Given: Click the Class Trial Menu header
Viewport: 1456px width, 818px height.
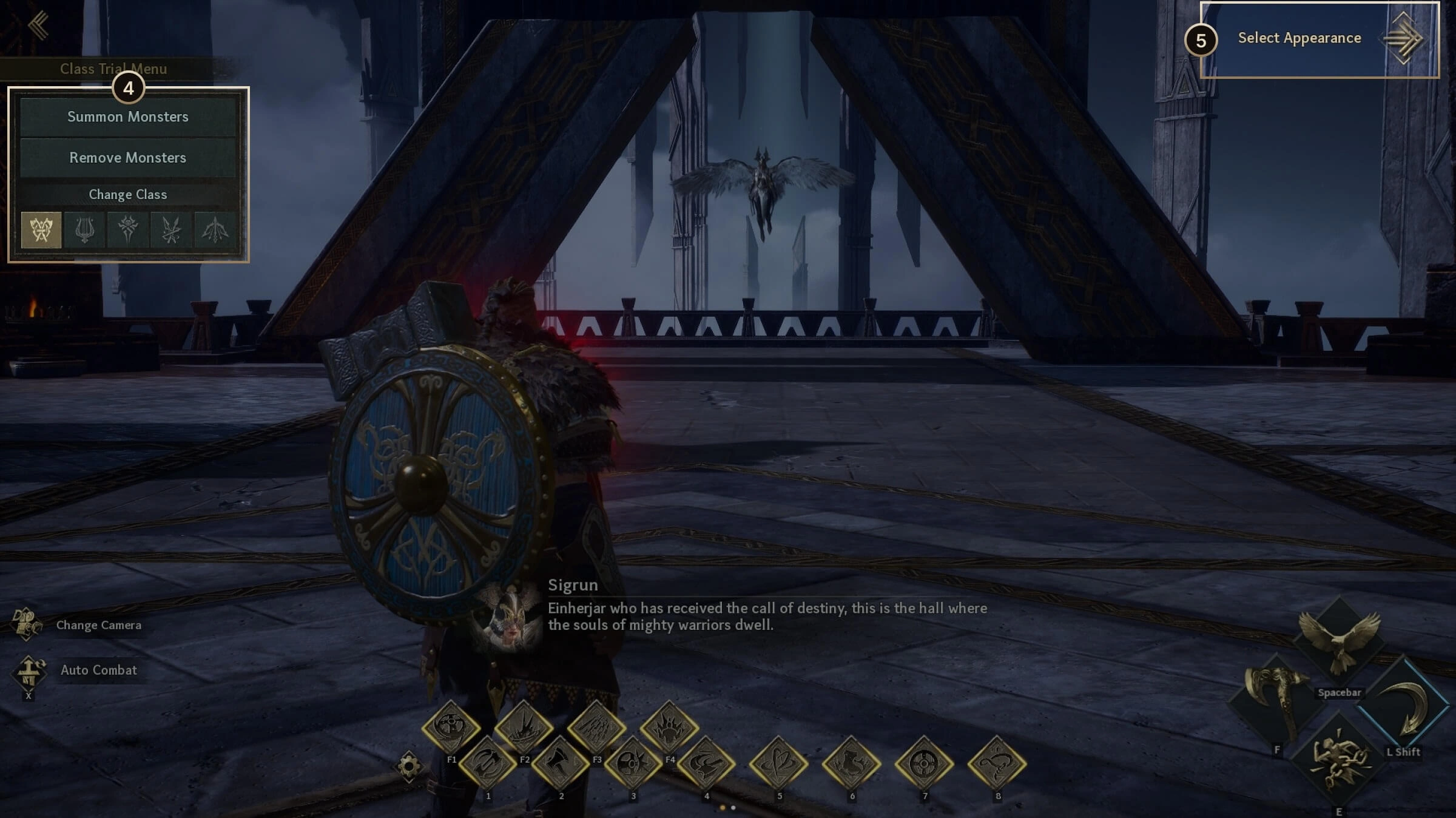Looking at the screenshot, I should (x=114, y=69).
